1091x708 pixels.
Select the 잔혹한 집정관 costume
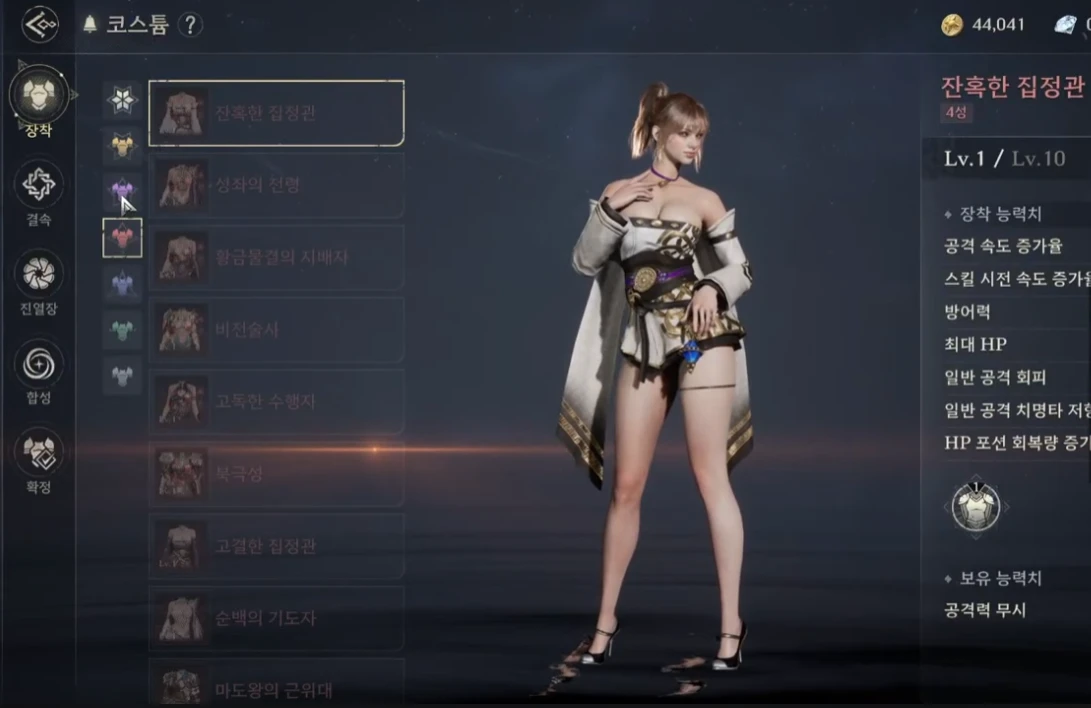[x=276, y=113]
